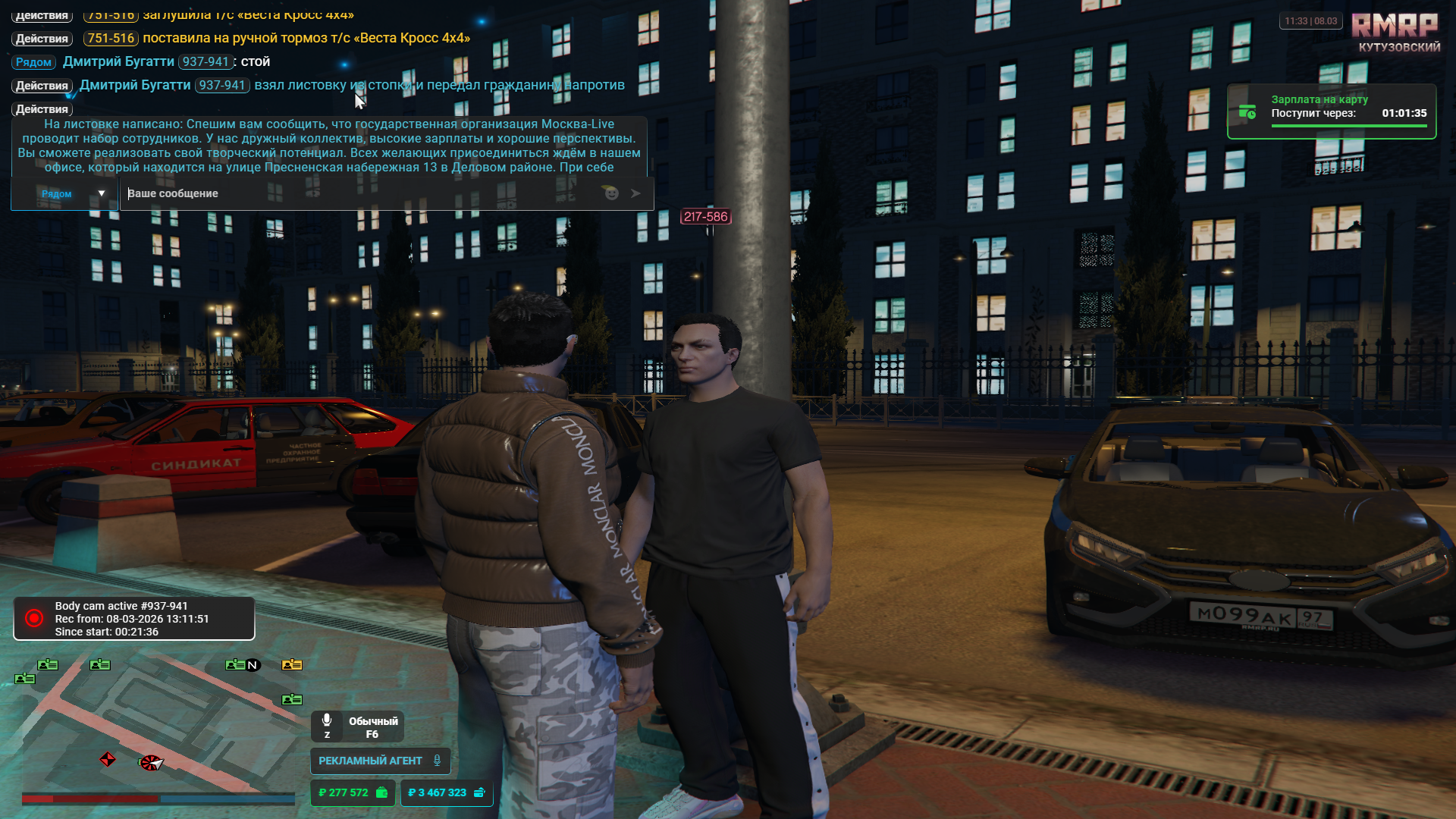Click the 'Рядом' tag in chat message
Screen dimensions: 1456x819
point(33,62)
